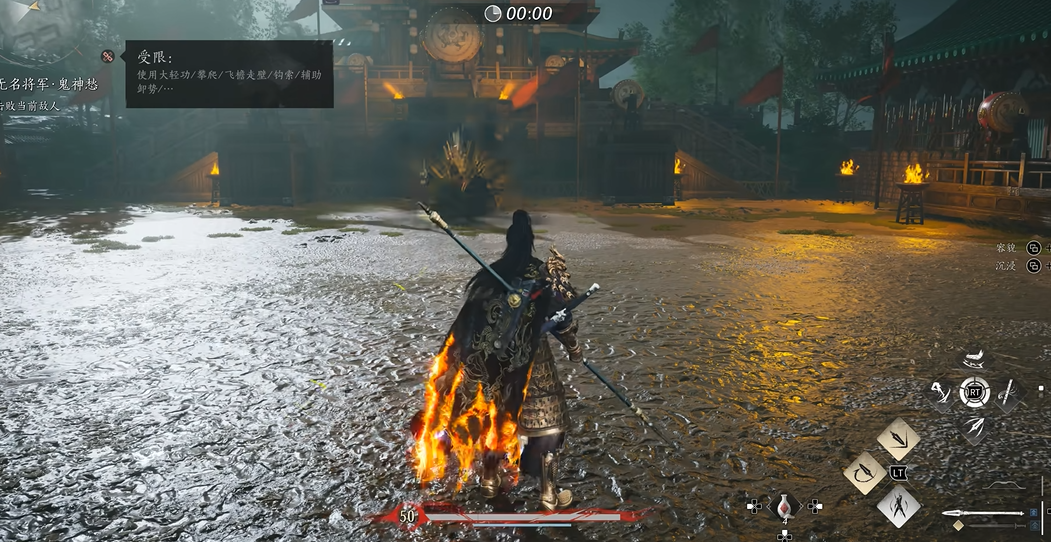The width and height of the screenshot is (1051, 542).
Task: Trigger the triple-arrow fan skill icon
Action: (x=974, y=426)
